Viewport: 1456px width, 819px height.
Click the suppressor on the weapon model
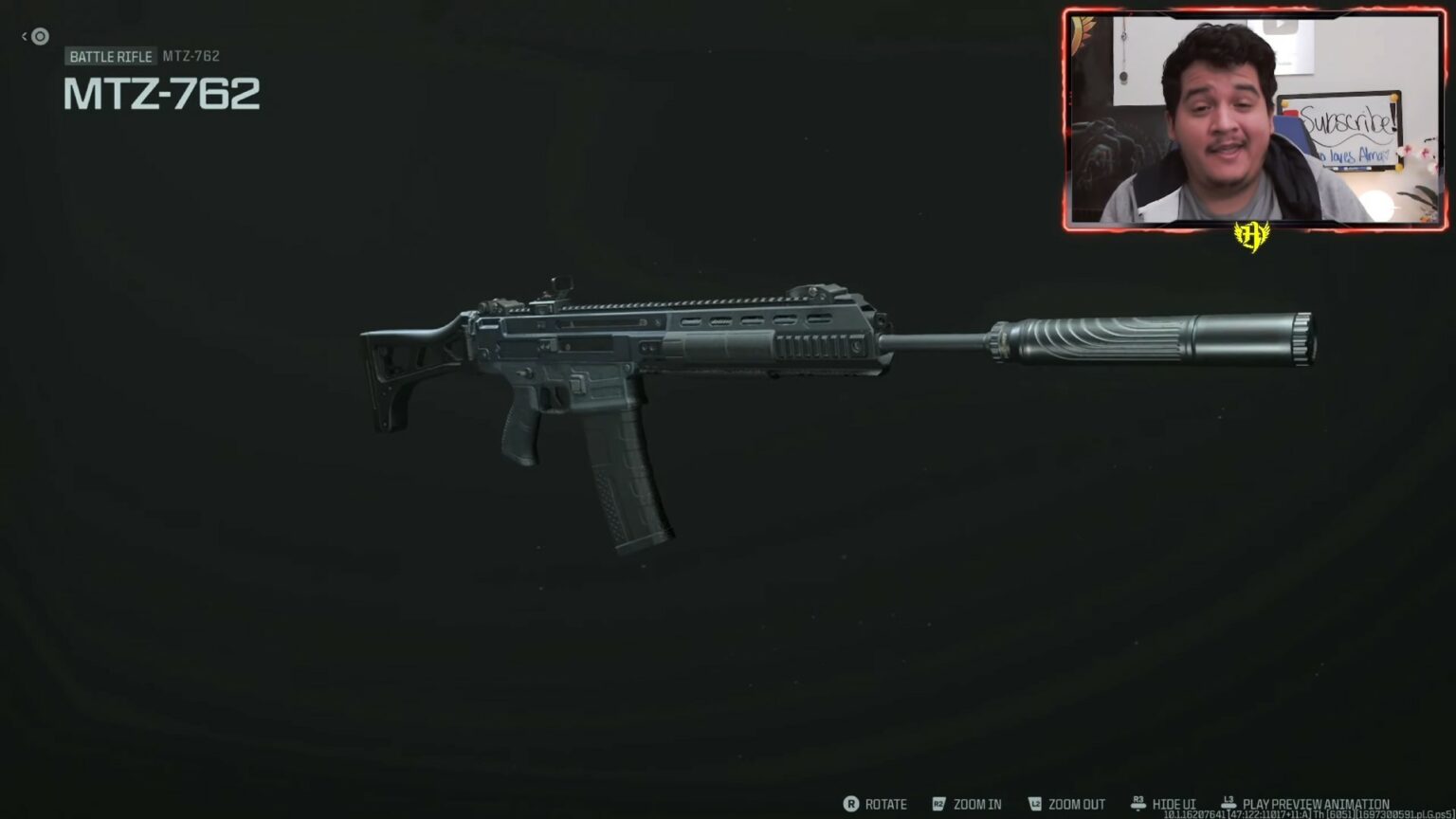(x=1156, y=341)
